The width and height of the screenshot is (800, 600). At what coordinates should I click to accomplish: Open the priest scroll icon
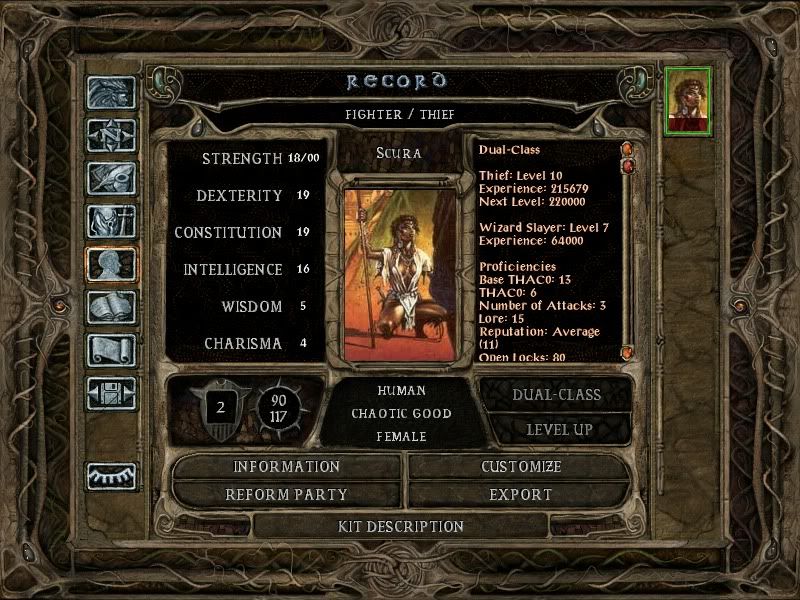pos(111,350)
